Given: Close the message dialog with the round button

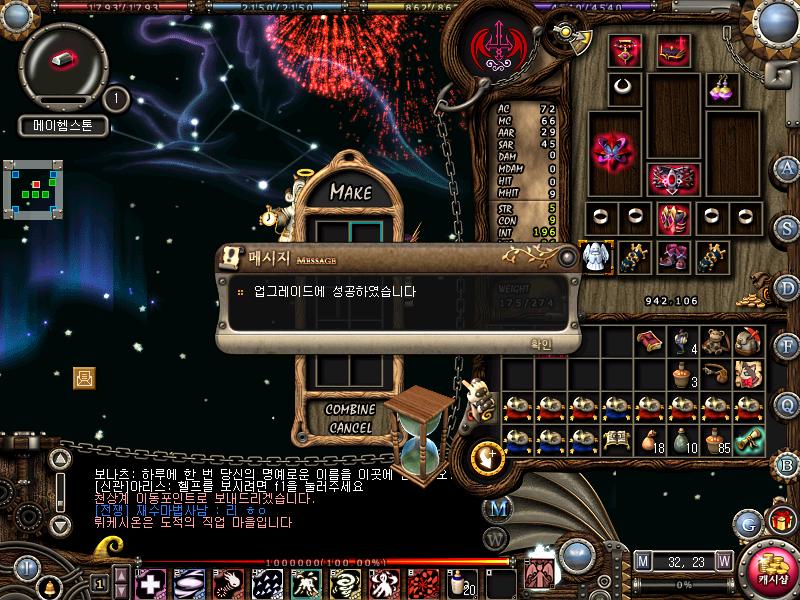Looking at the screenshot, I should tap(568, 258).
